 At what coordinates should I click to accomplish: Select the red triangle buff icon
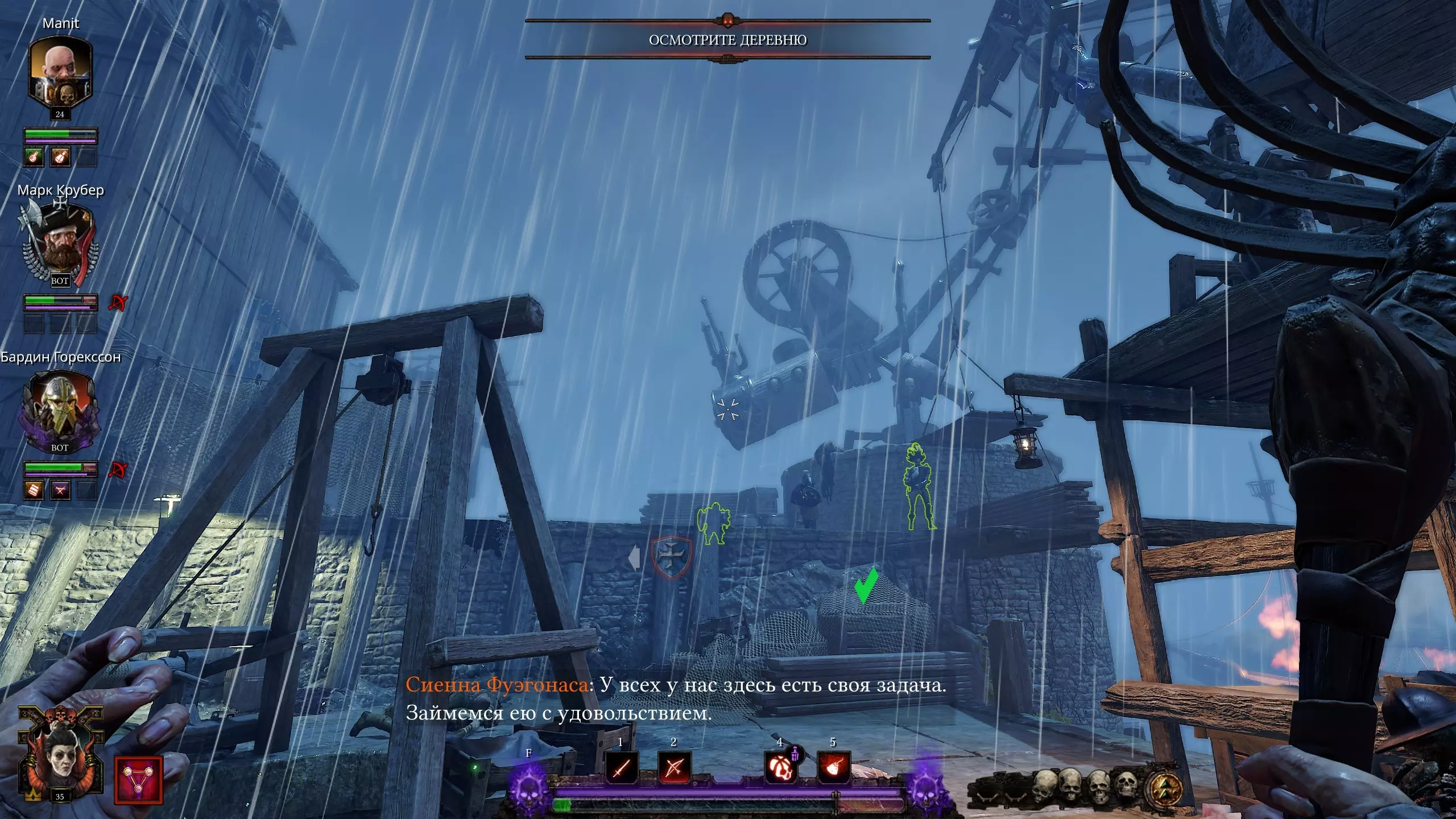[x=138, y=780]
